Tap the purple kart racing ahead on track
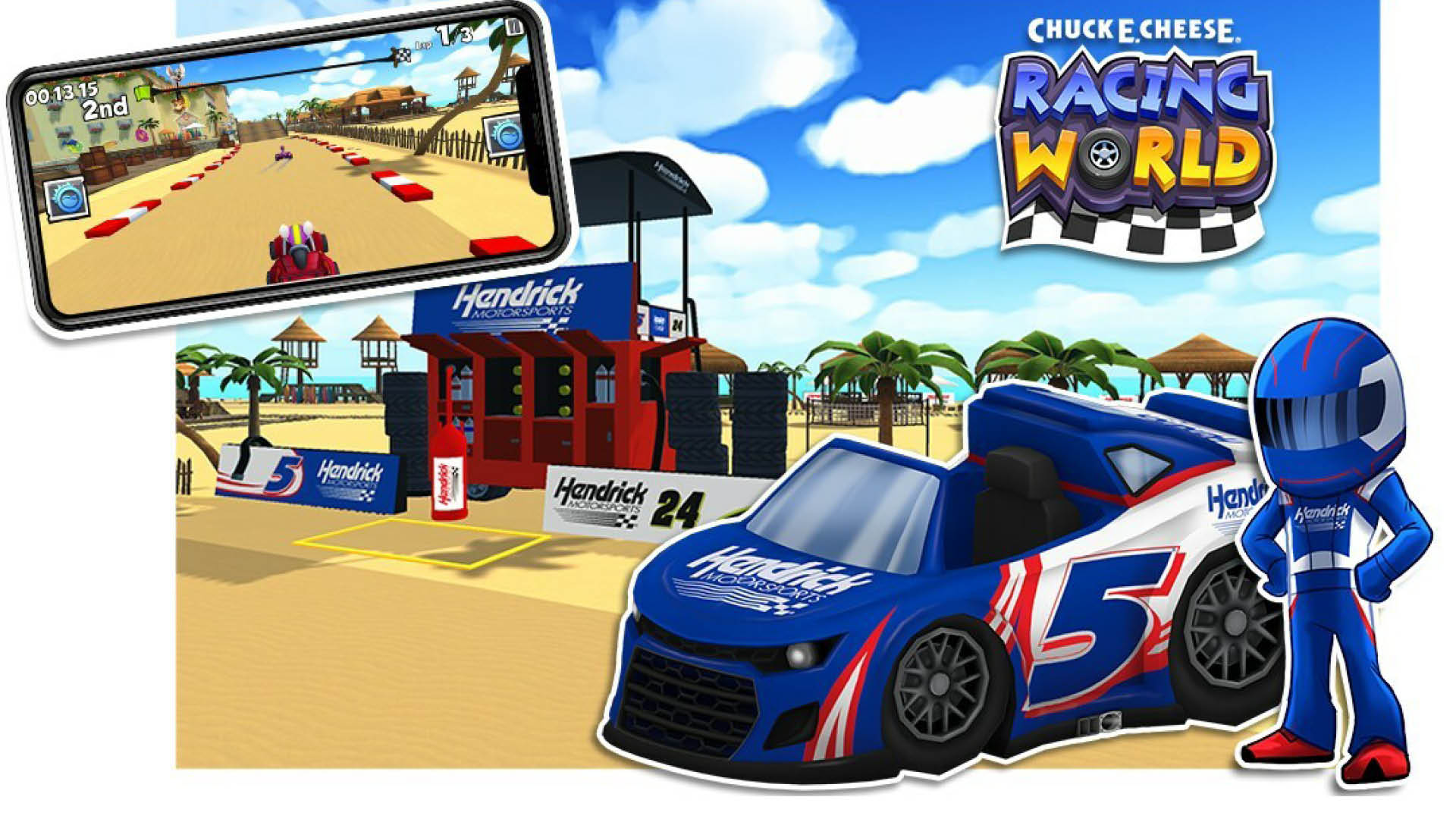 [284, 154]
